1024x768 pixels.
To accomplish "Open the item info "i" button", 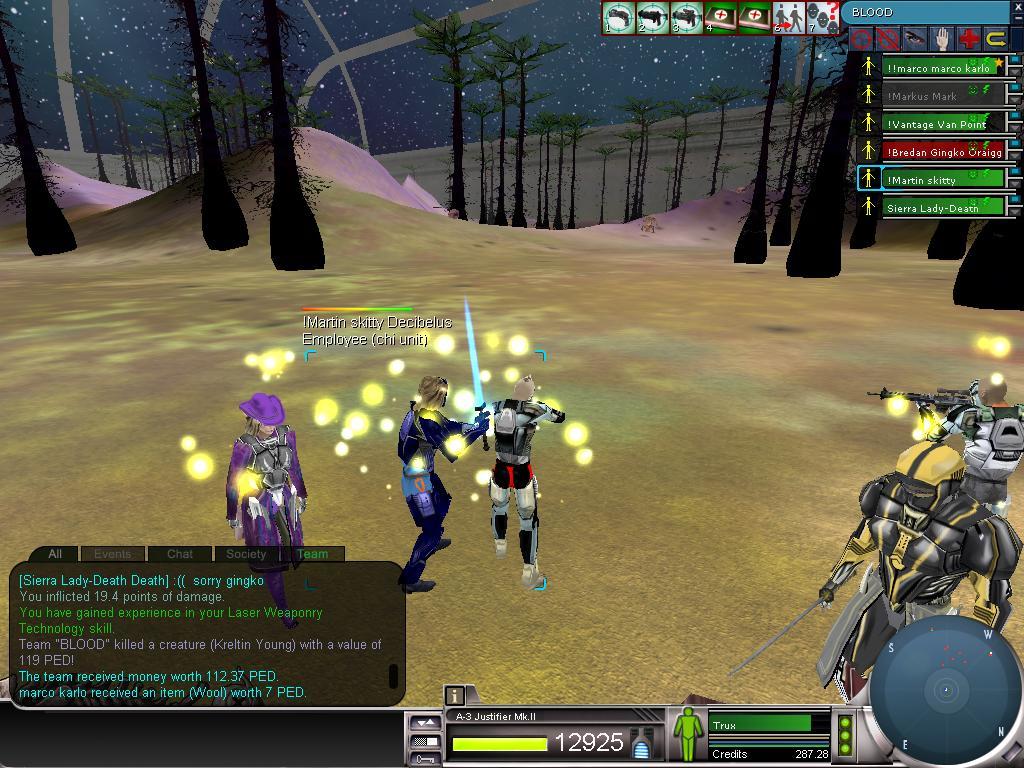I will coord(454,696).
